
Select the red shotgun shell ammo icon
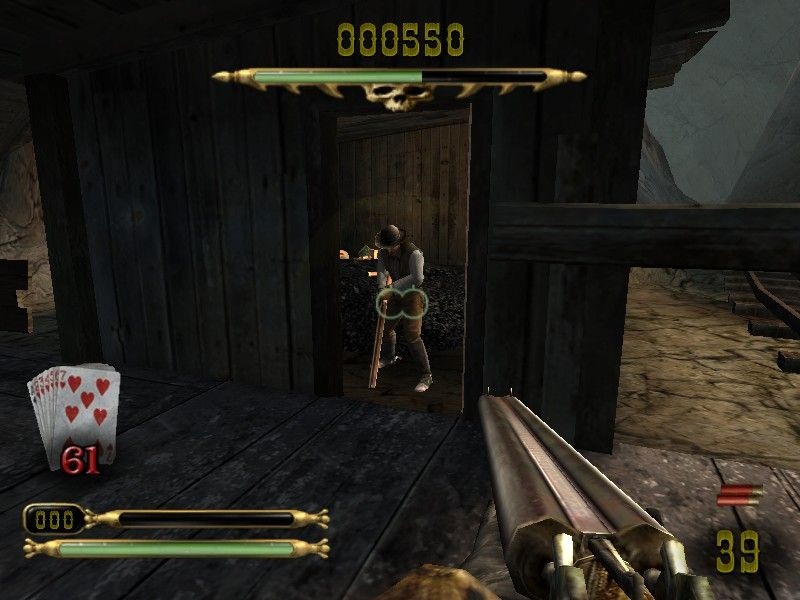(x=739, y=495)
